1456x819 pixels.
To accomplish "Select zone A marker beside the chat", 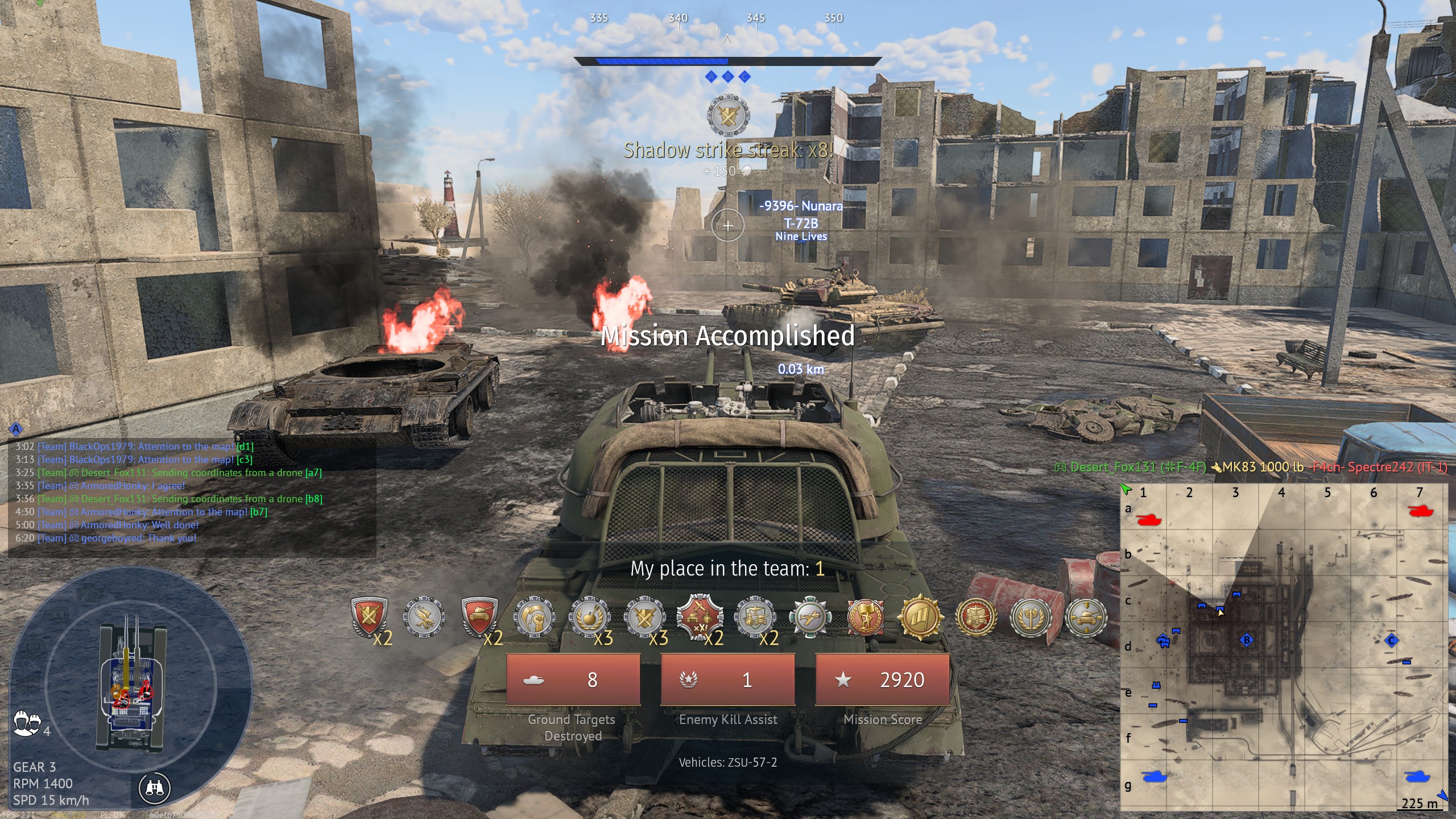I will (x=16, y=429).
